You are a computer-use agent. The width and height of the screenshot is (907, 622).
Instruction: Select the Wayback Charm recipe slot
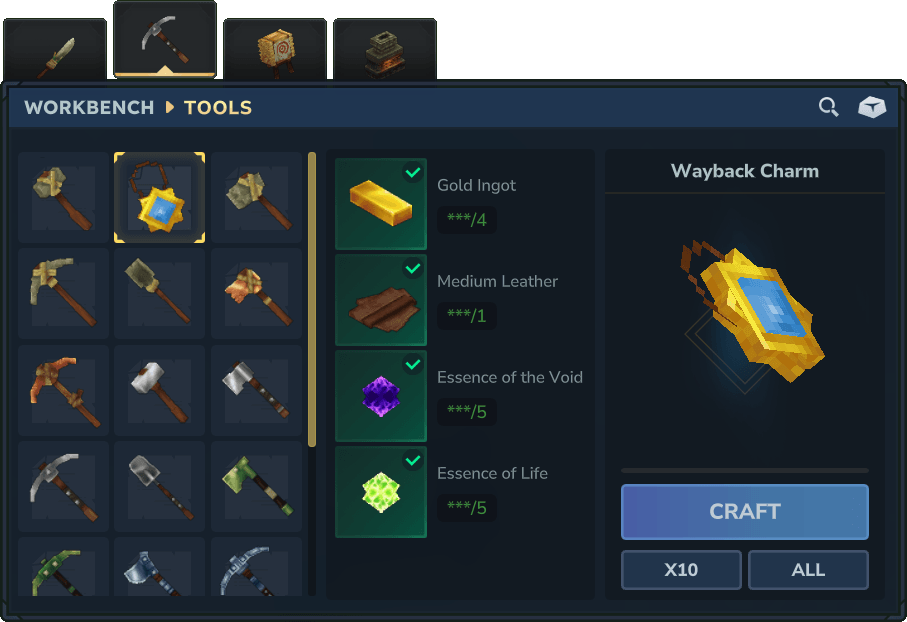[x=160, y=198]
